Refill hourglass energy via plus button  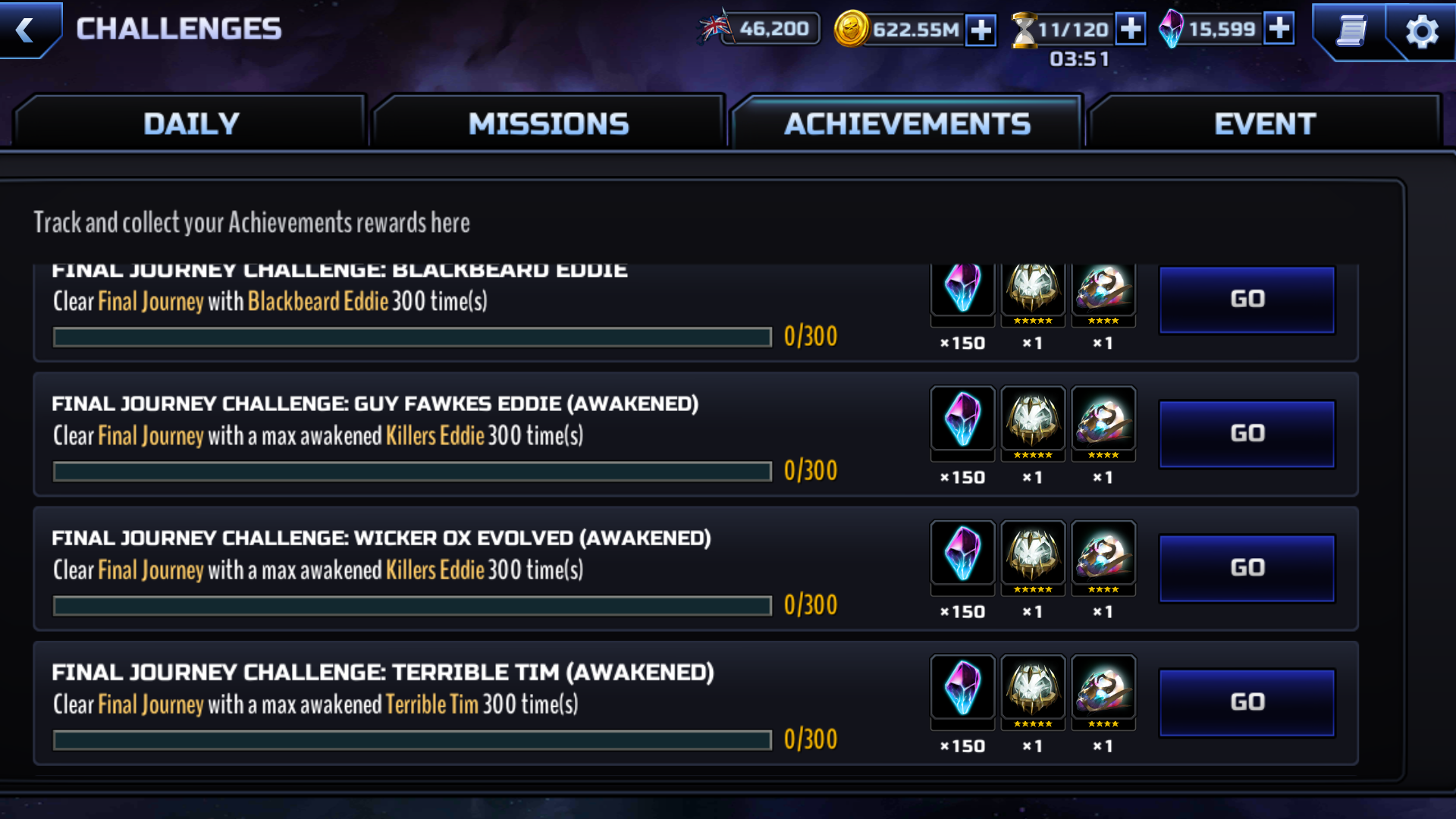pos(1130,30)
